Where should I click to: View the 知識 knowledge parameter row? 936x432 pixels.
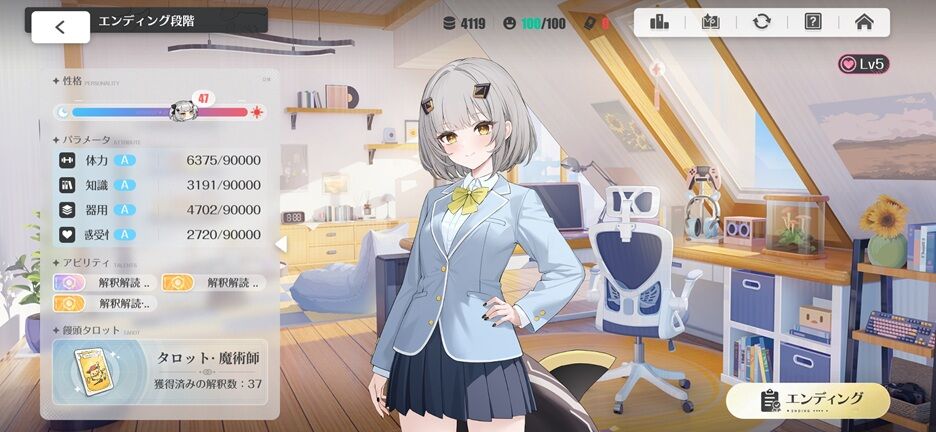click(160, 185)
